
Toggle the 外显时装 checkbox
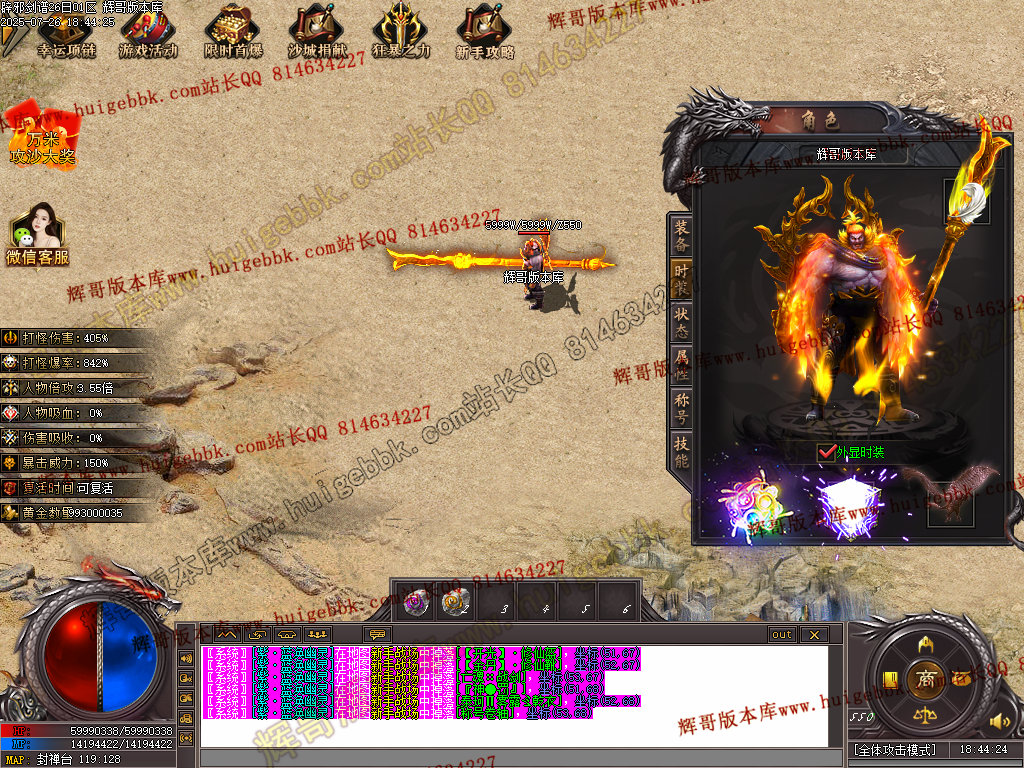tap(826, 452)
